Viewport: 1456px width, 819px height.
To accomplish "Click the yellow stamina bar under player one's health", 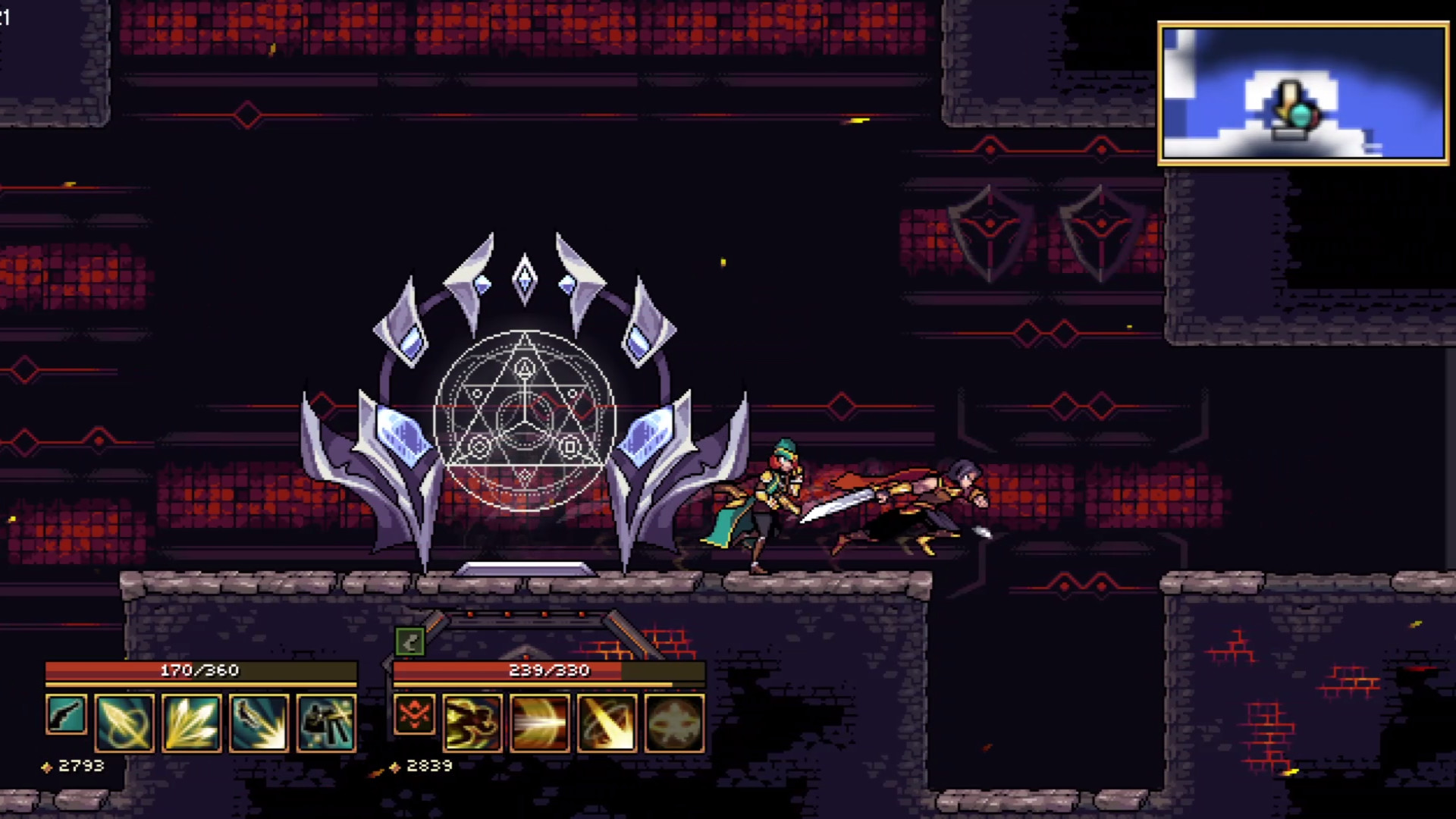I will (201, 685).
